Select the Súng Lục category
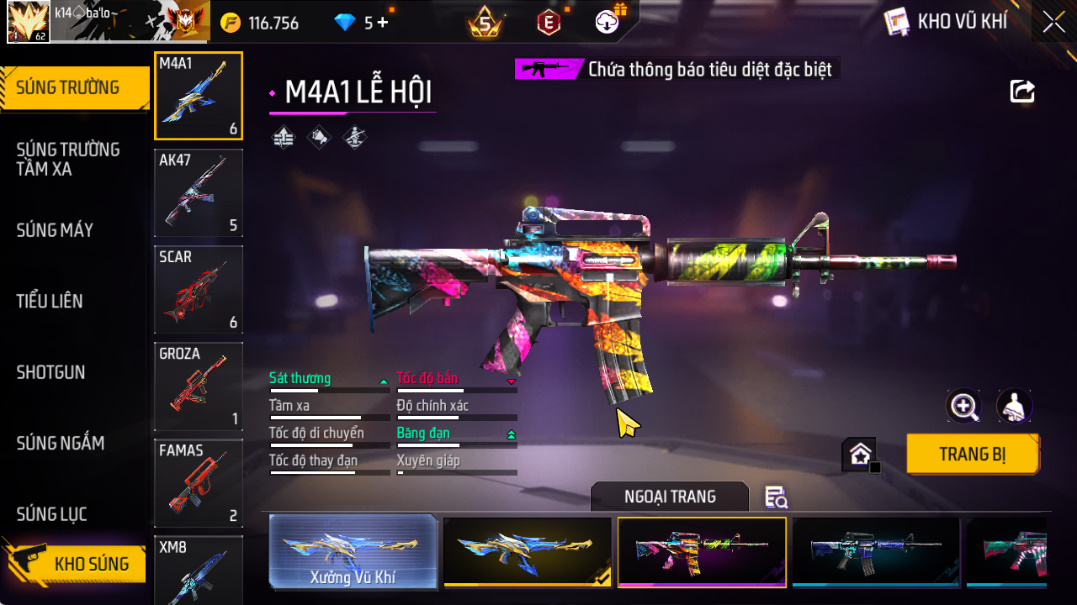 point(52,514)
